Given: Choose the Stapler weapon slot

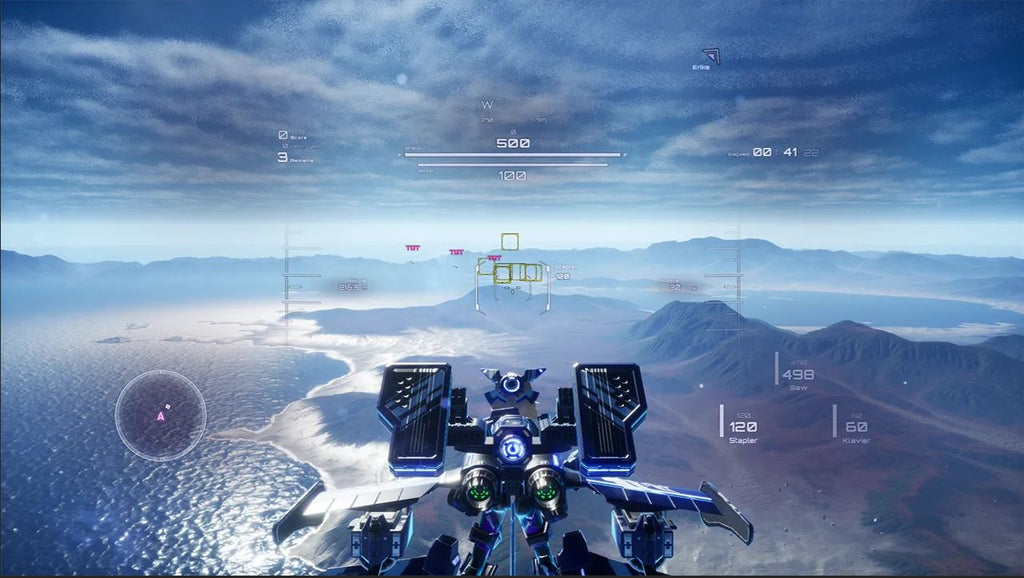Looking at the screenshot, I should pos(742,427).
